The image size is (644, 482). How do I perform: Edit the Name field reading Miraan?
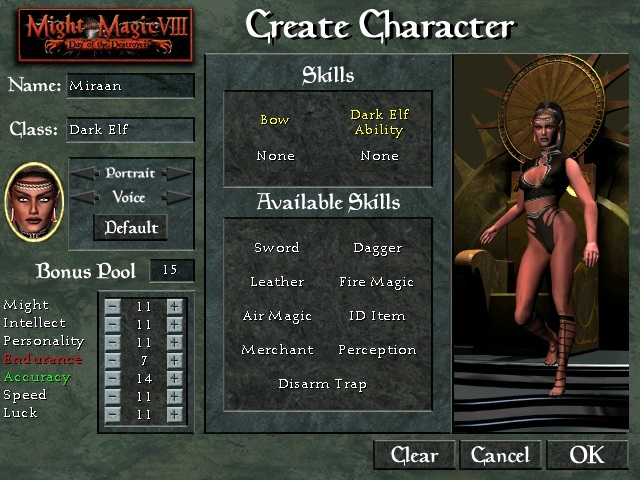point(130,86)
